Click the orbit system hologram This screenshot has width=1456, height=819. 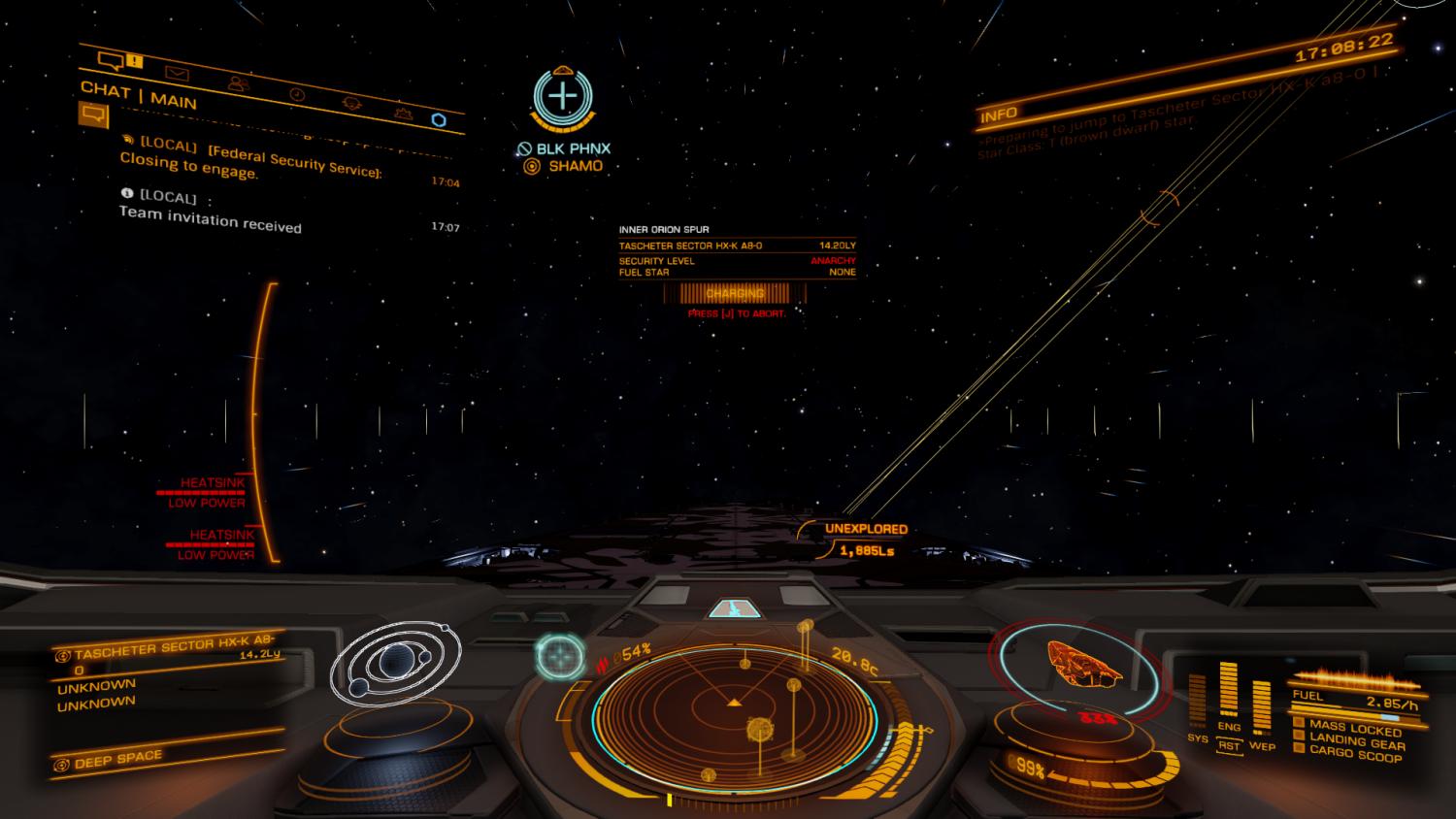395,662
